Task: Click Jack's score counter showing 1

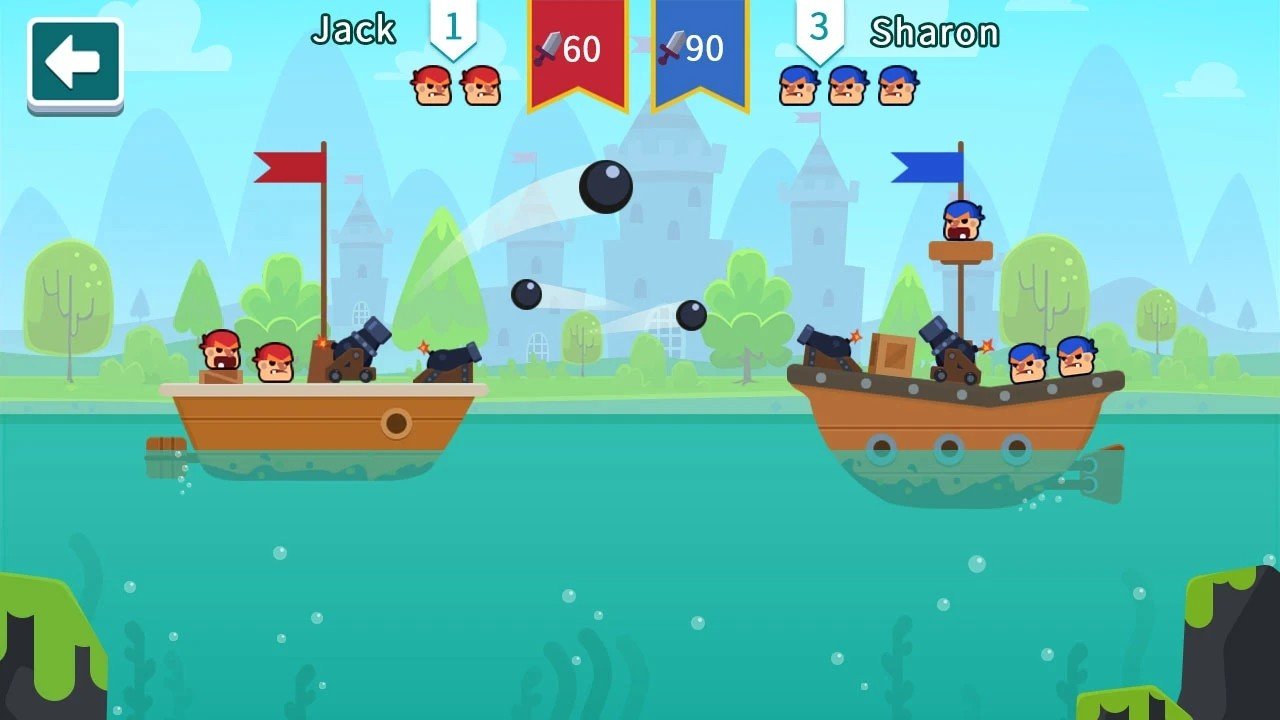Action: [452, 30]
